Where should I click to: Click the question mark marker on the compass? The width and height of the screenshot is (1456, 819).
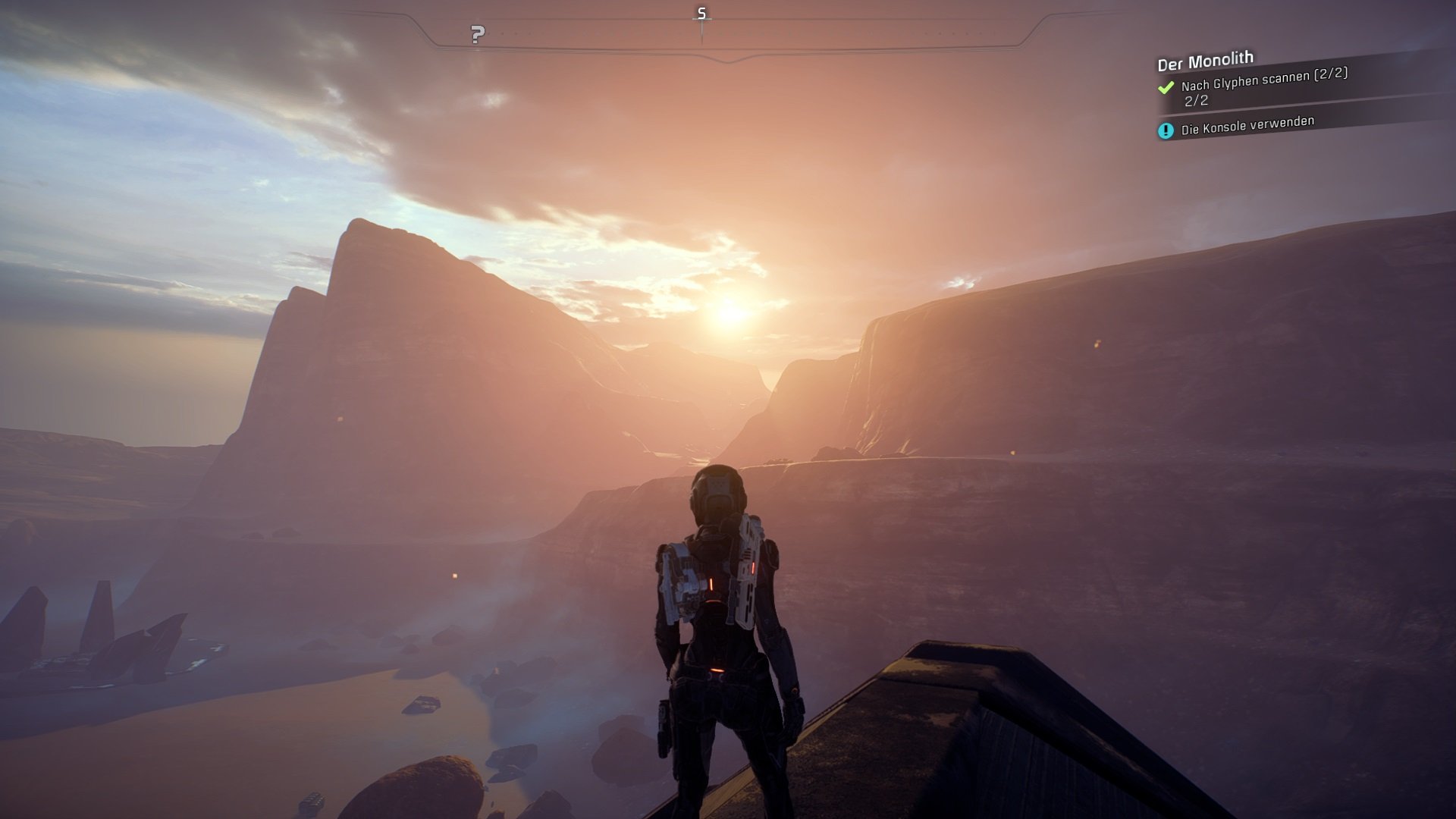(x=478, y=34)
